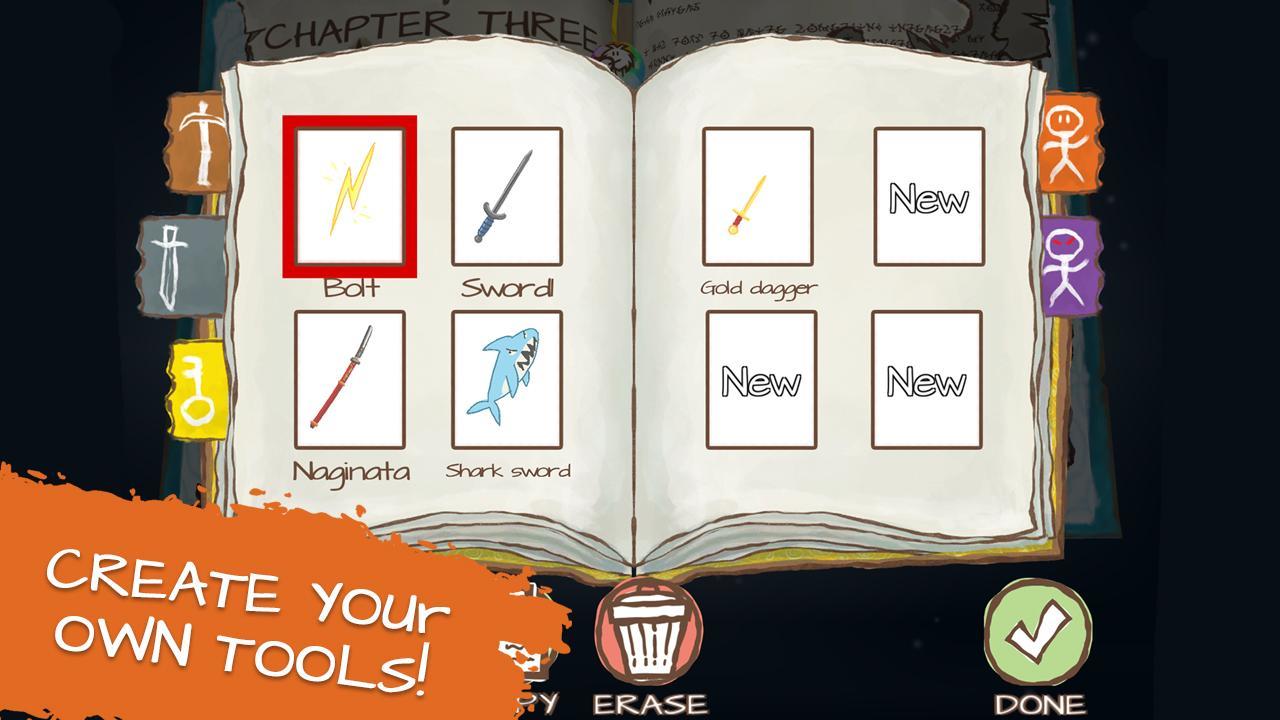Choose the Naginata weapon

350,380
